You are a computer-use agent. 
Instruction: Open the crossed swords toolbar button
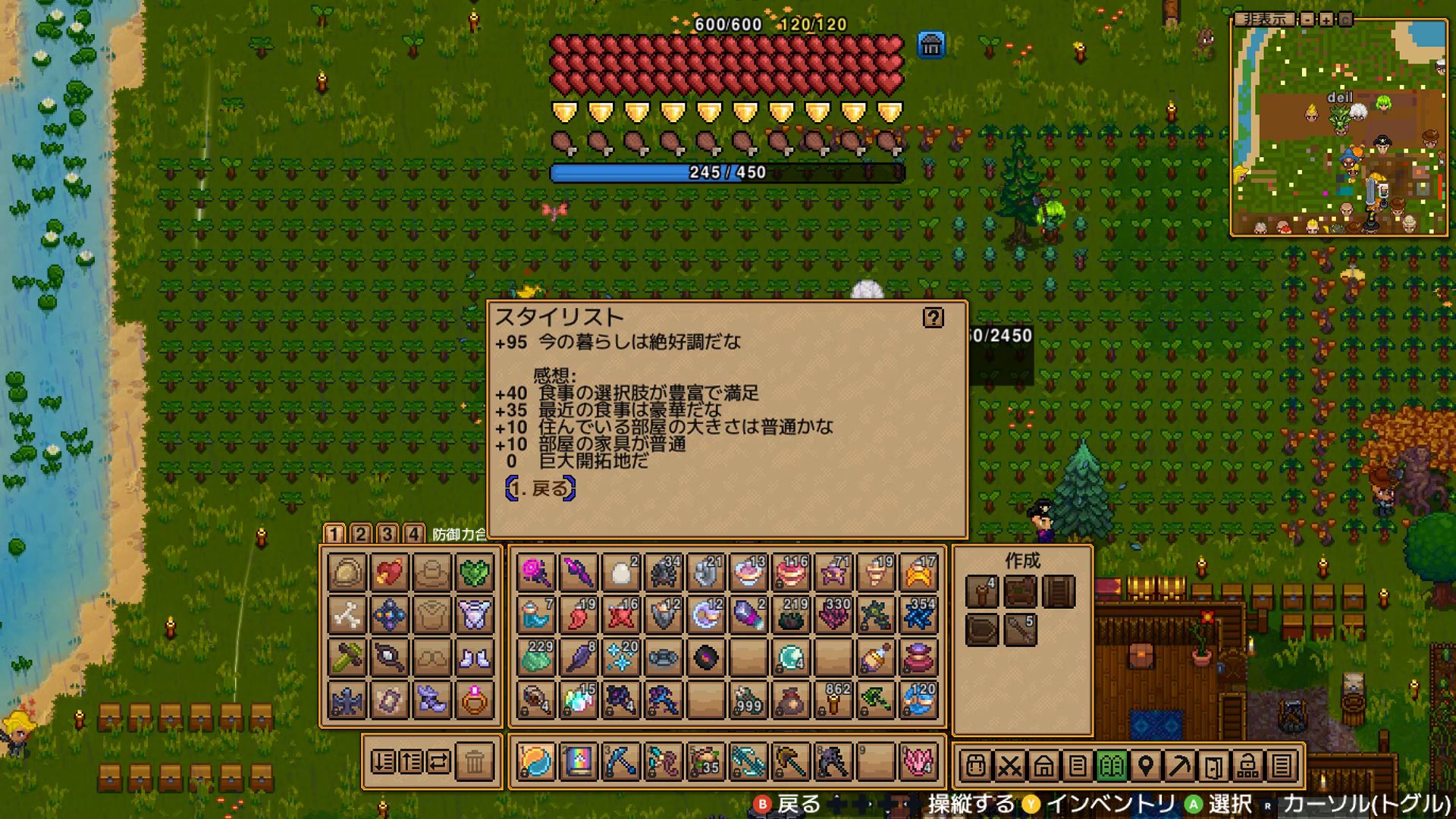(1009, 766)
